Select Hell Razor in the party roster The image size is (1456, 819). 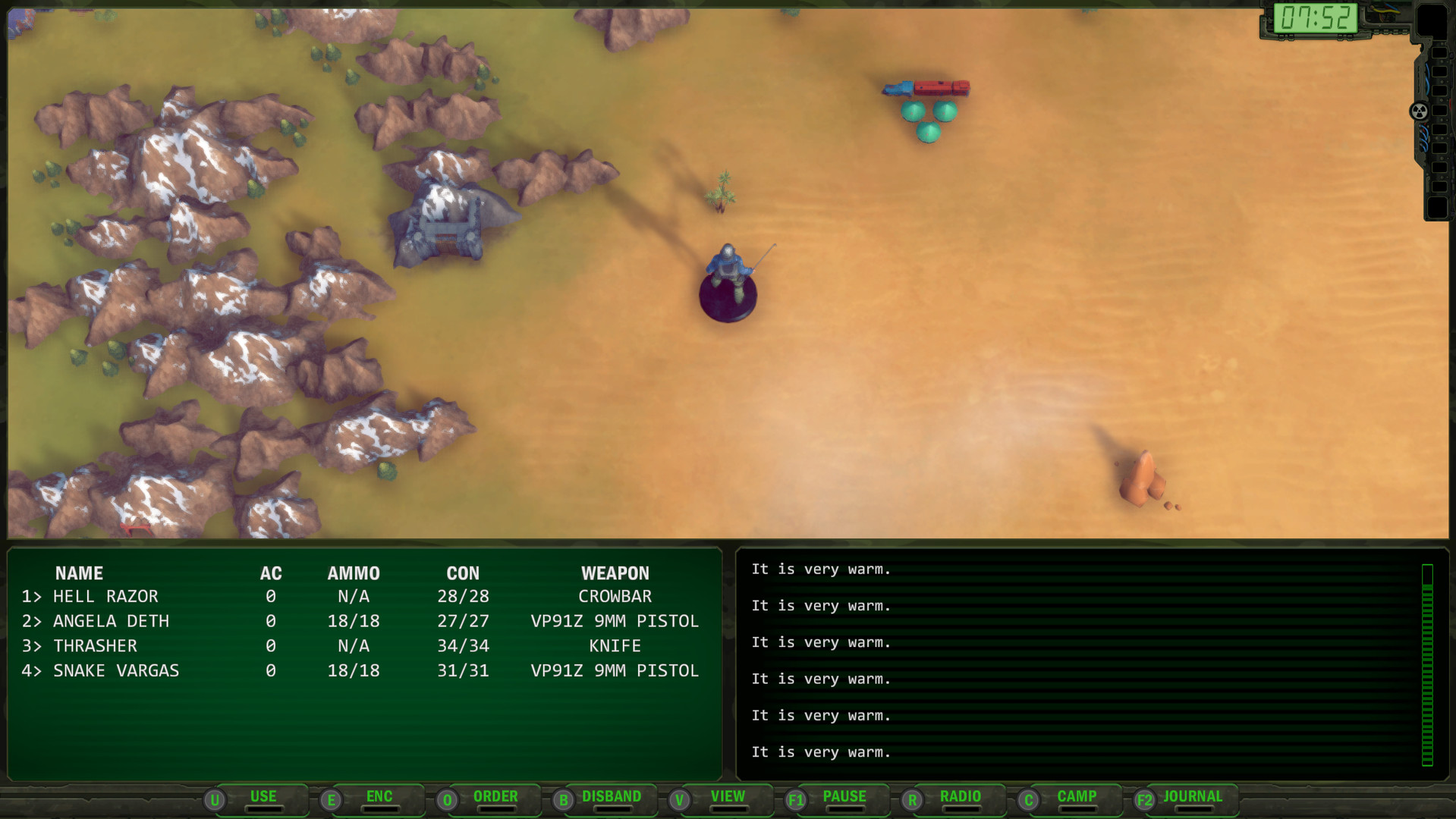106,596
